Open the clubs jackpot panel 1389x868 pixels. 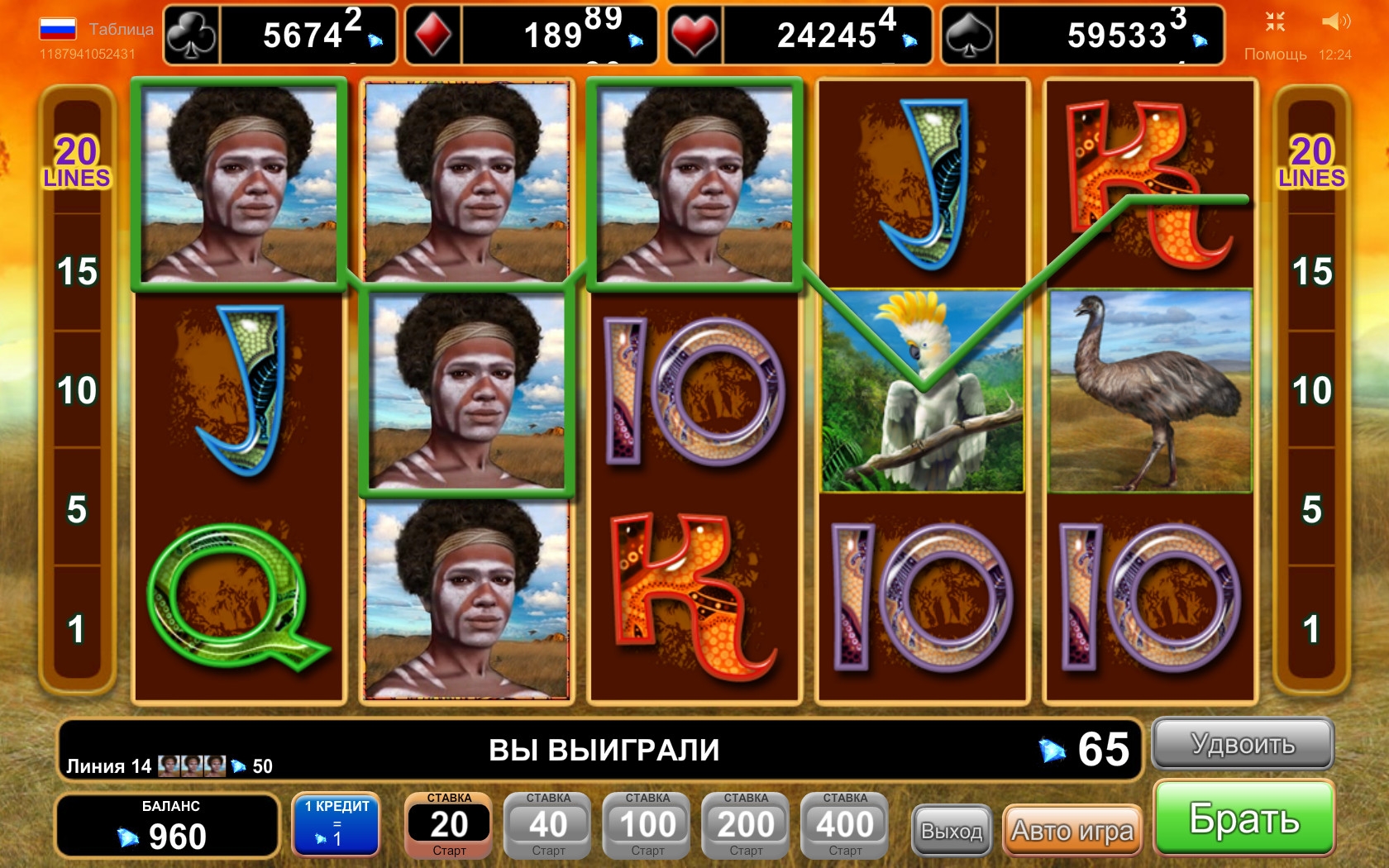coord(280,35)
